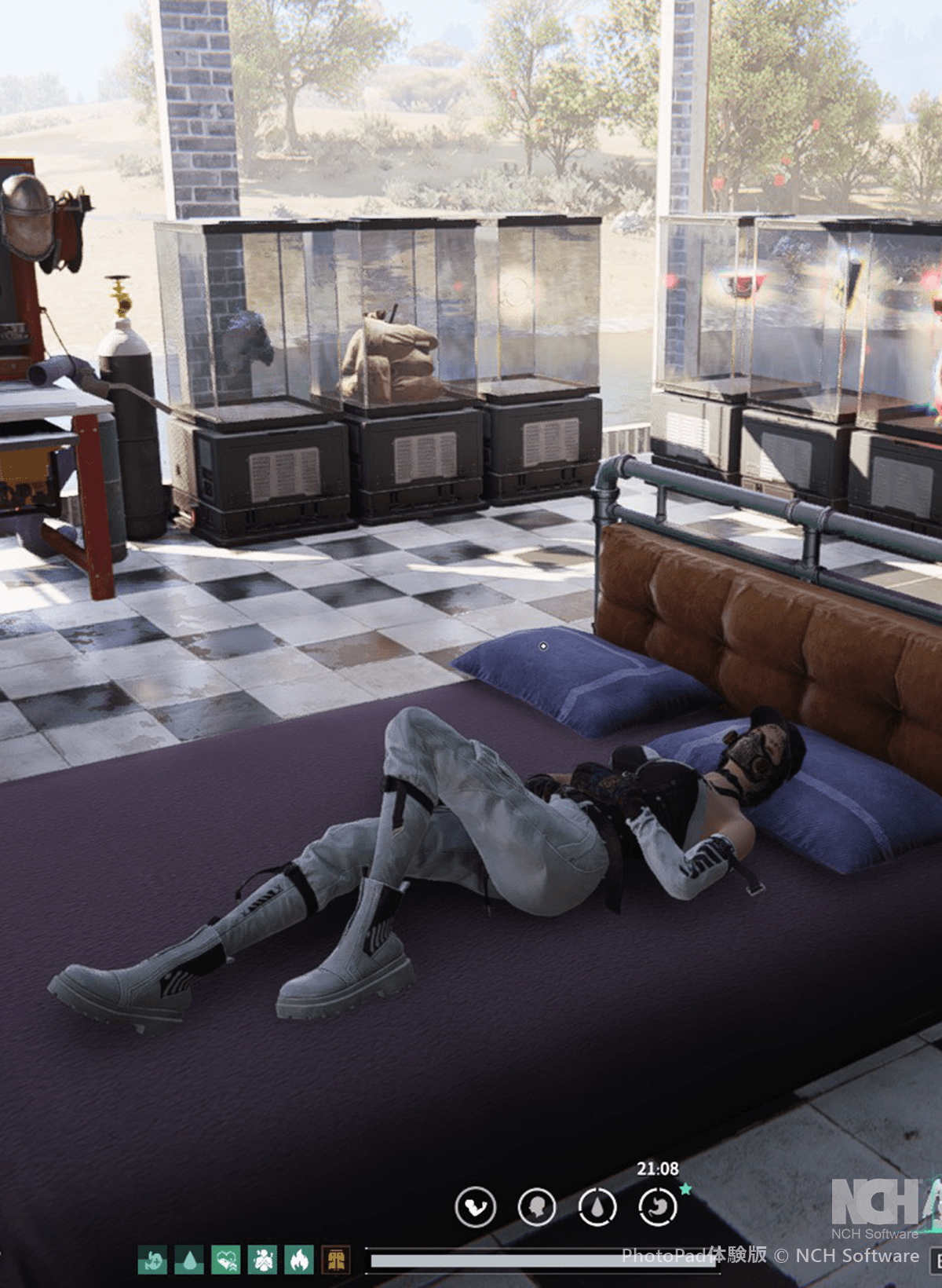Select the yellow-brown status effect icon
The width and height of the screenshot is (942, 1288).
[336, 1260]
